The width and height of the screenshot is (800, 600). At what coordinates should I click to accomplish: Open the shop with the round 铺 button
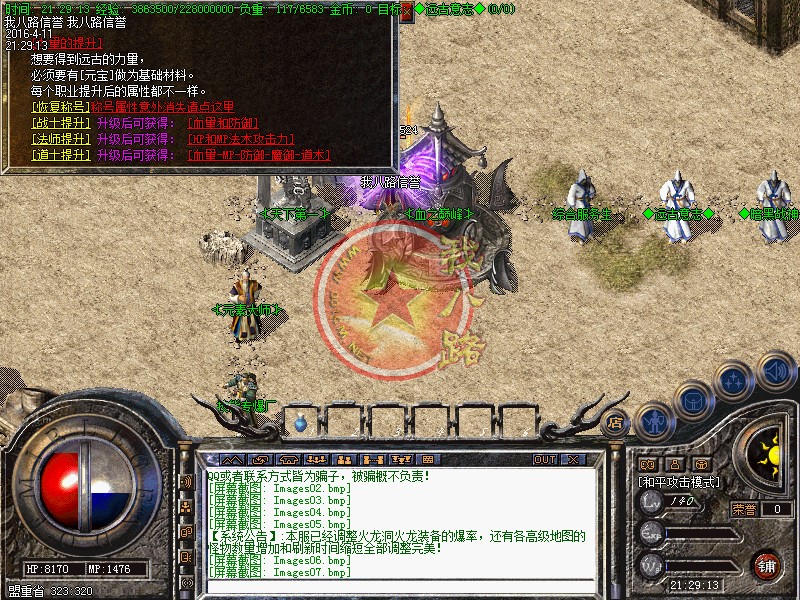pos(767,565)
